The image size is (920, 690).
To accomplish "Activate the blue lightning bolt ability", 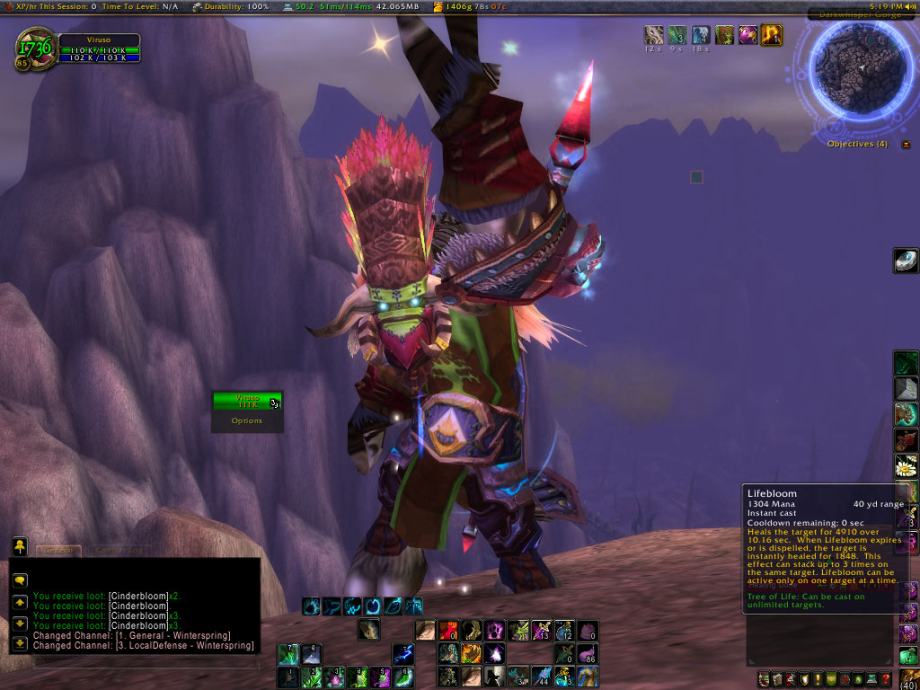I will [403, 654].
